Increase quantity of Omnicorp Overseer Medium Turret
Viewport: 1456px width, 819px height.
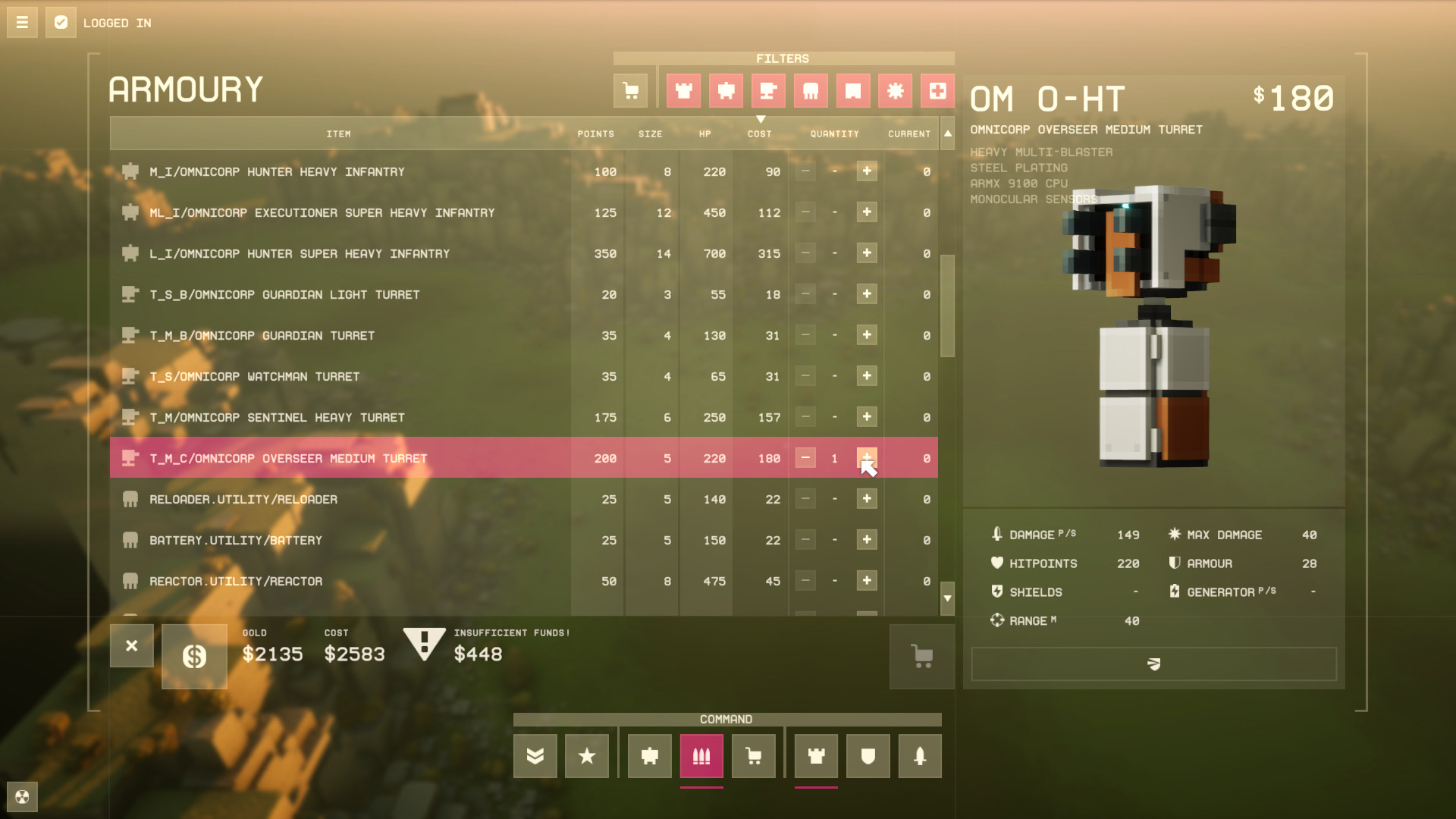pos(866,458)
